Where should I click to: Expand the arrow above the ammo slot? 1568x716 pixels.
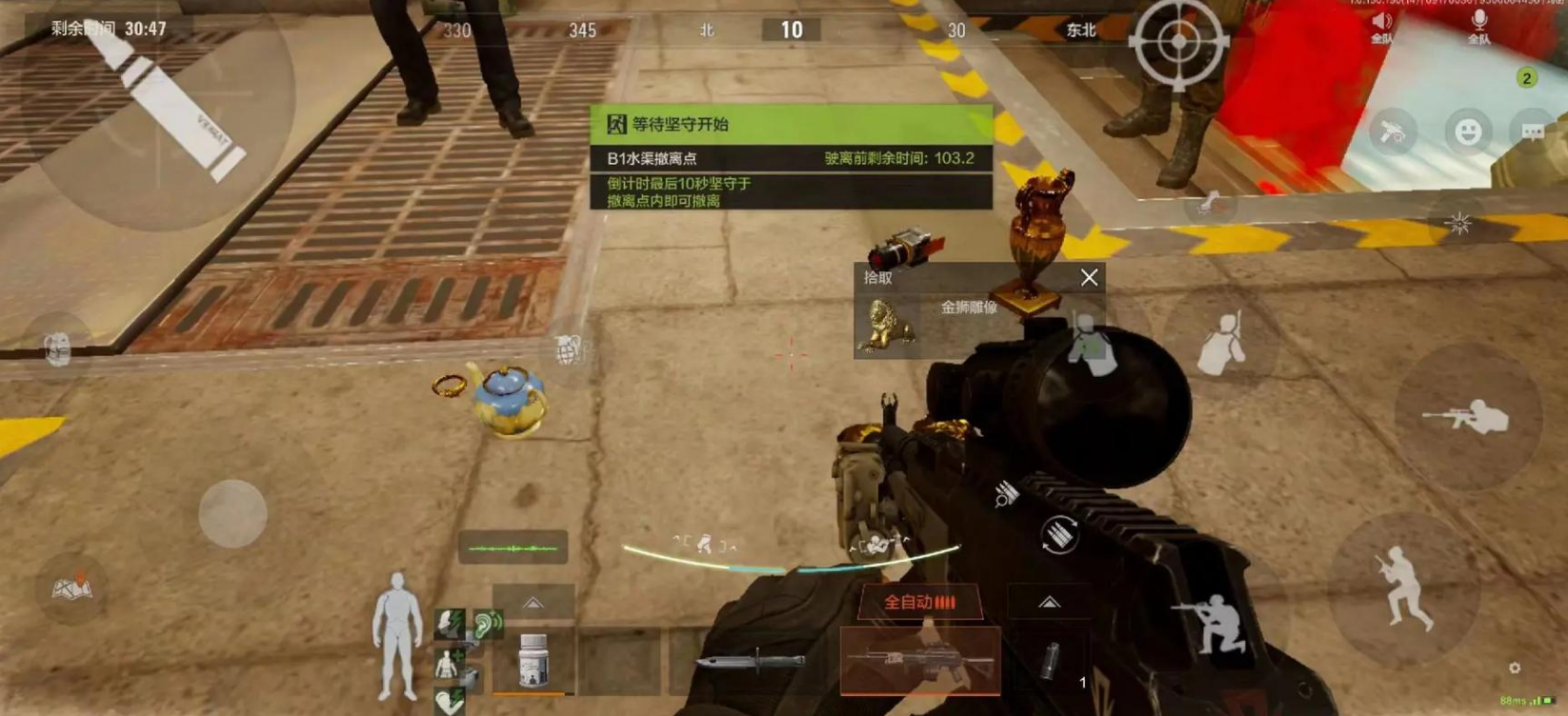pyautogui.click(x=1049, y=602)
